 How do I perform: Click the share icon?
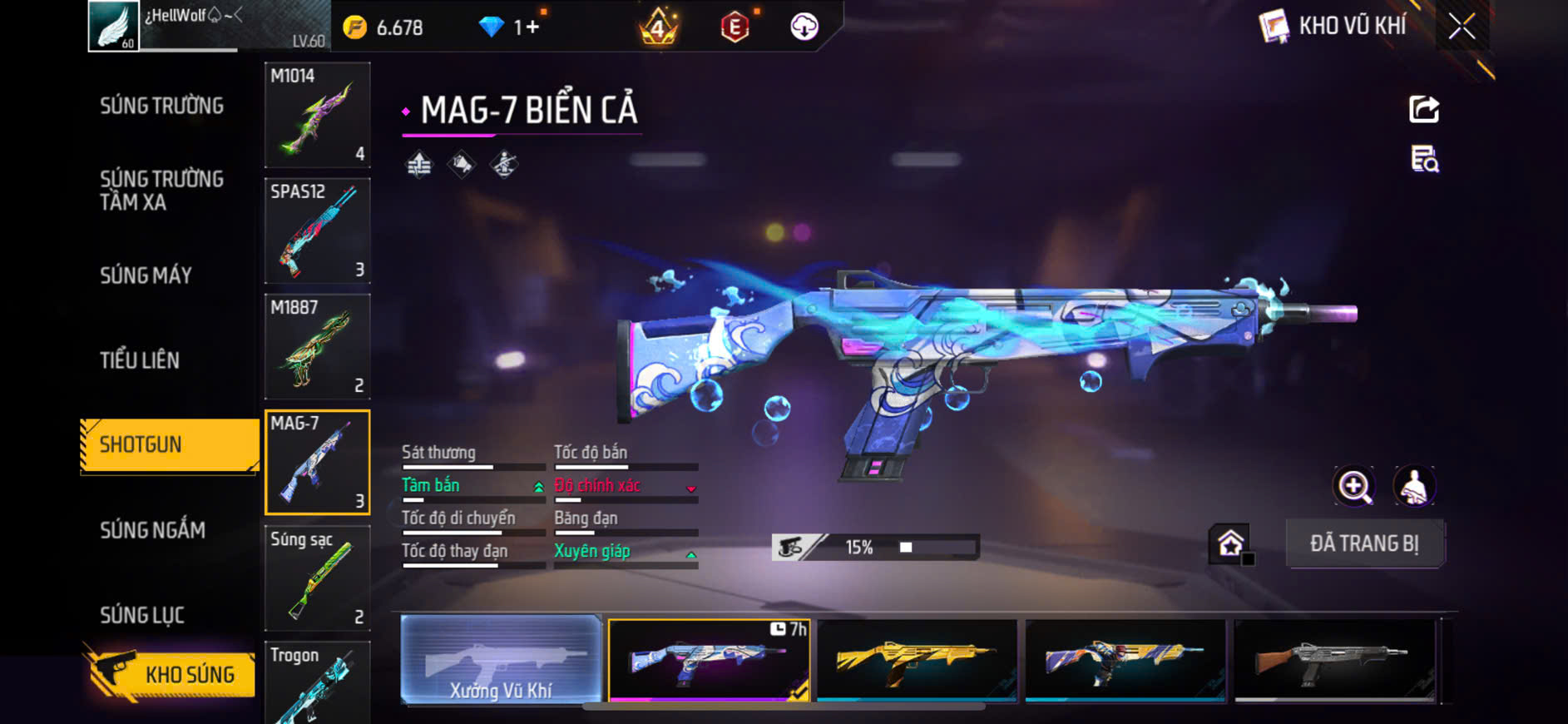point(1423,109)
